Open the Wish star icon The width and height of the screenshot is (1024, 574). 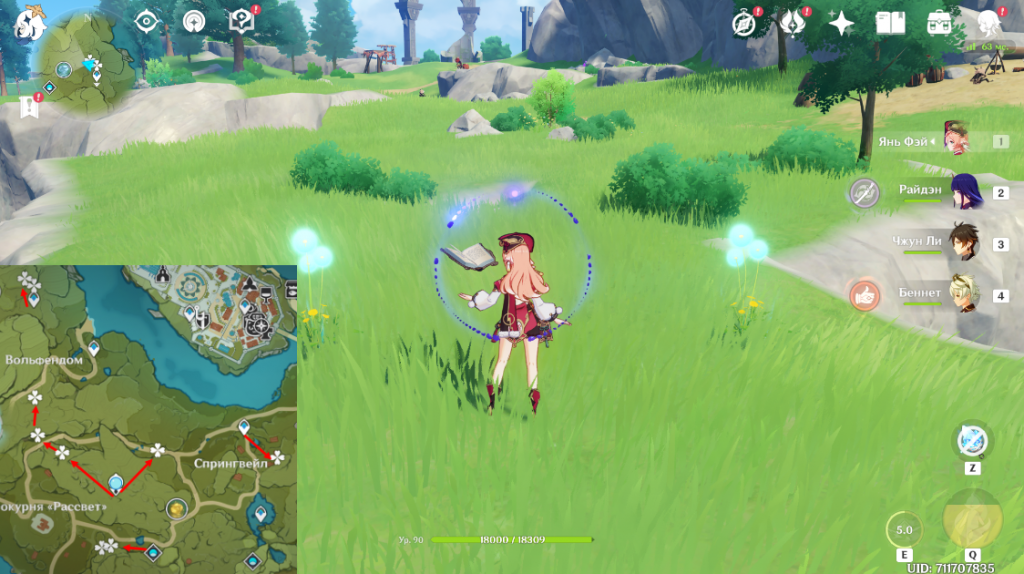click(841, 23)
